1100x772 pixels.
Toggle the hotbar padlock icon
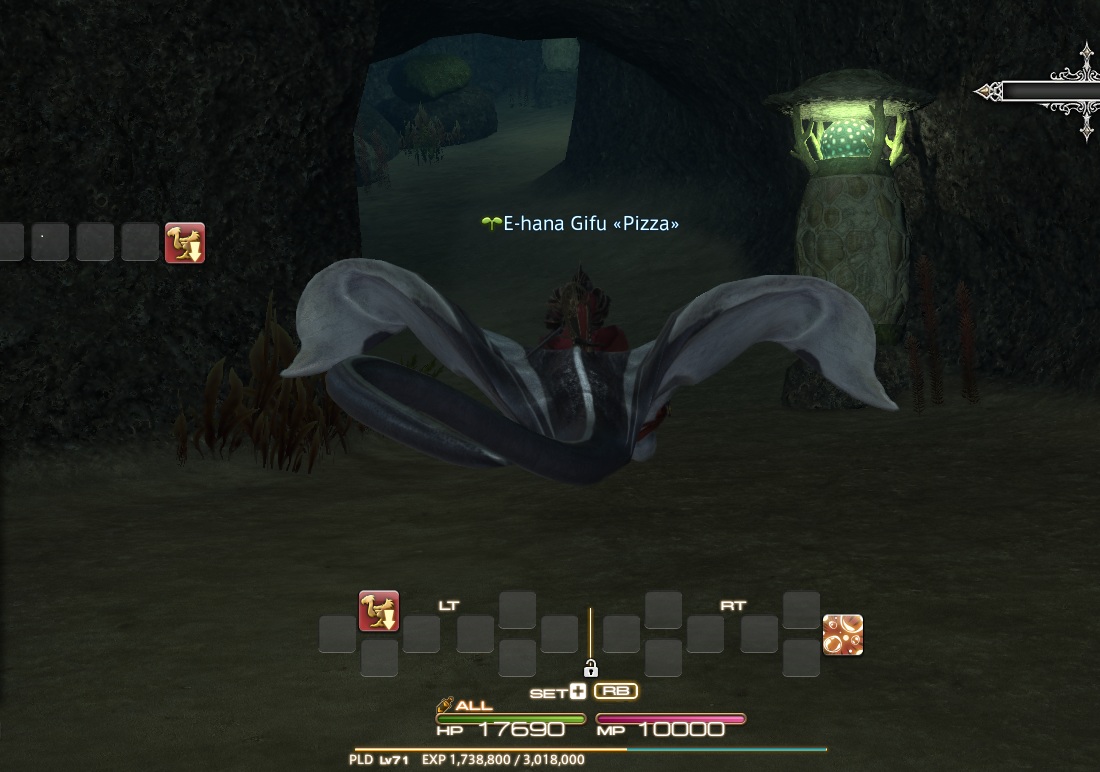pos(590,668)
